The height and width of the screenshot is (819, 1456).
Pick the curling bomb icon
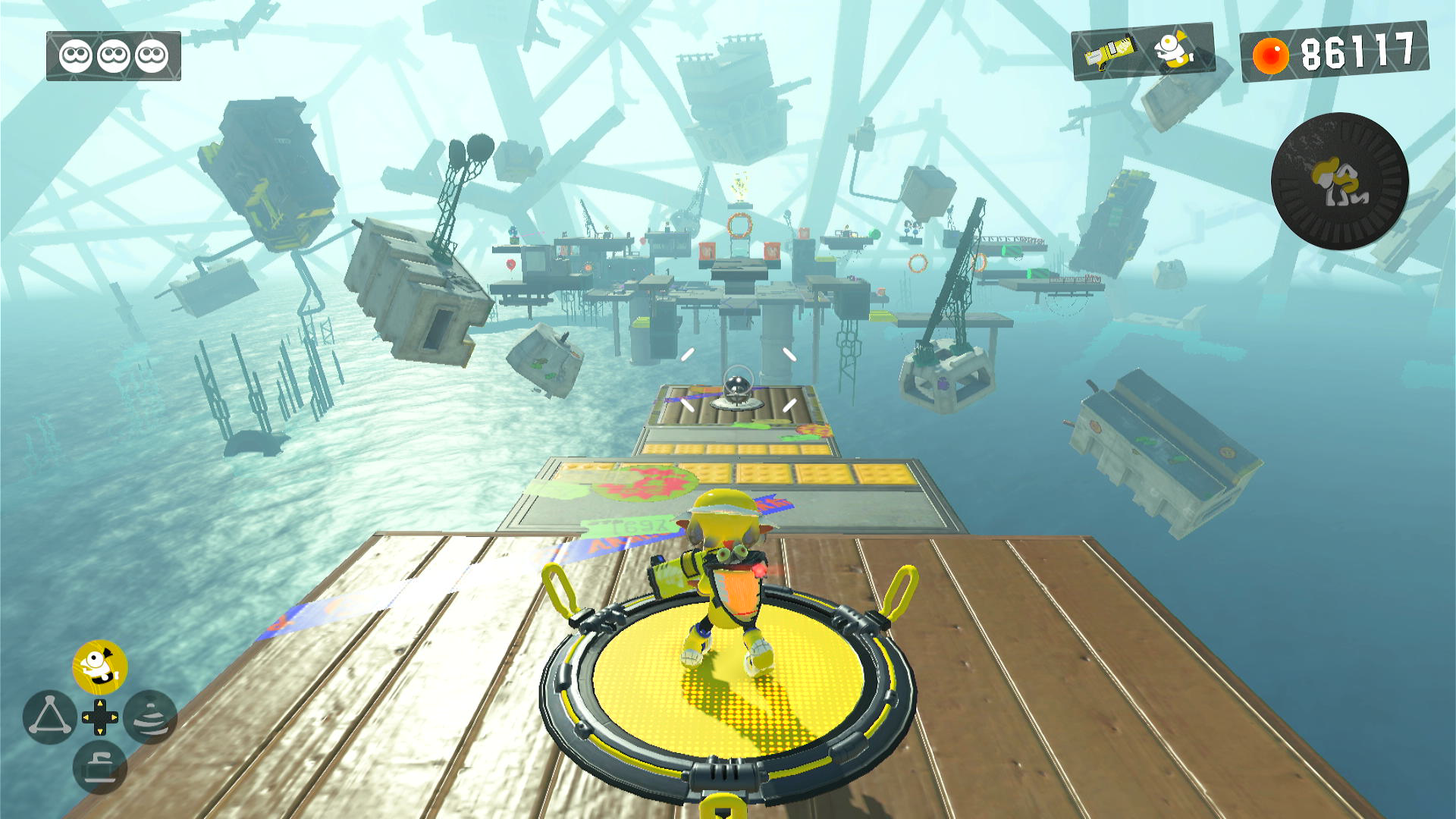pyautogui.click(x=99, y=767)
